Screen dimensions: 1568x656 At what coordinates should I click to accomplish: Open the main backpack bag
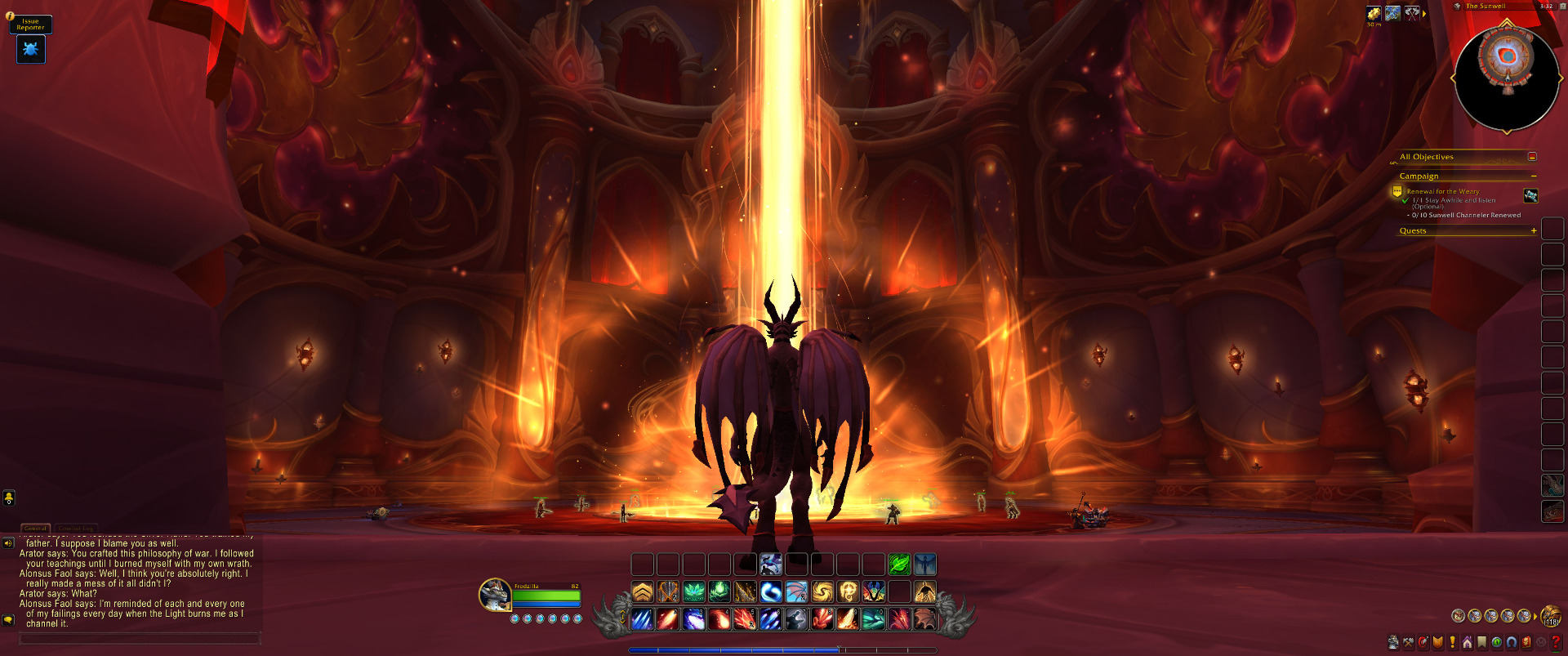coord(1550,616)
